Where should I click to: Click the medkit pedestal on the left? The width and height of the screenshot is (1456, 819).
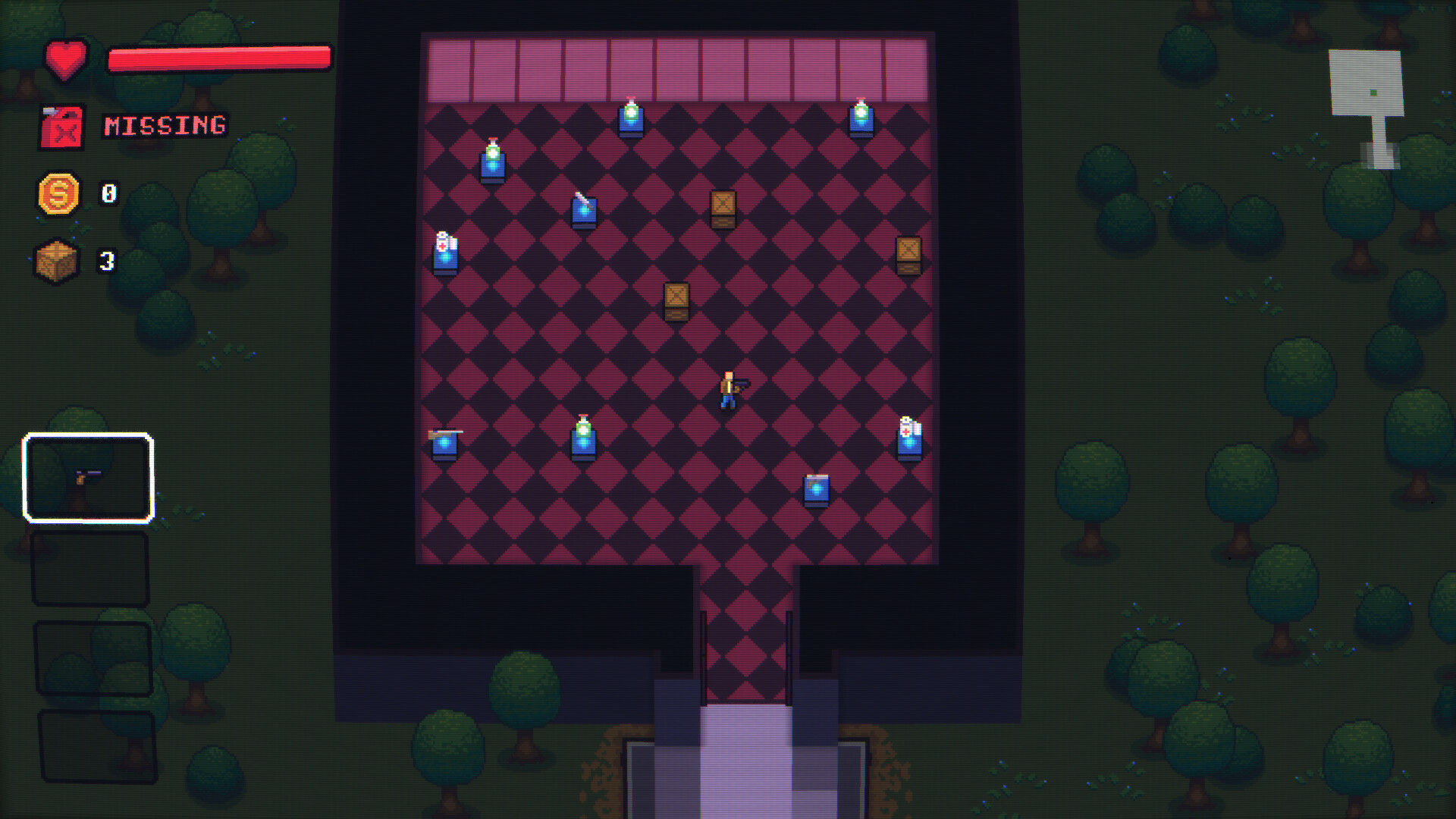[444, 254]
